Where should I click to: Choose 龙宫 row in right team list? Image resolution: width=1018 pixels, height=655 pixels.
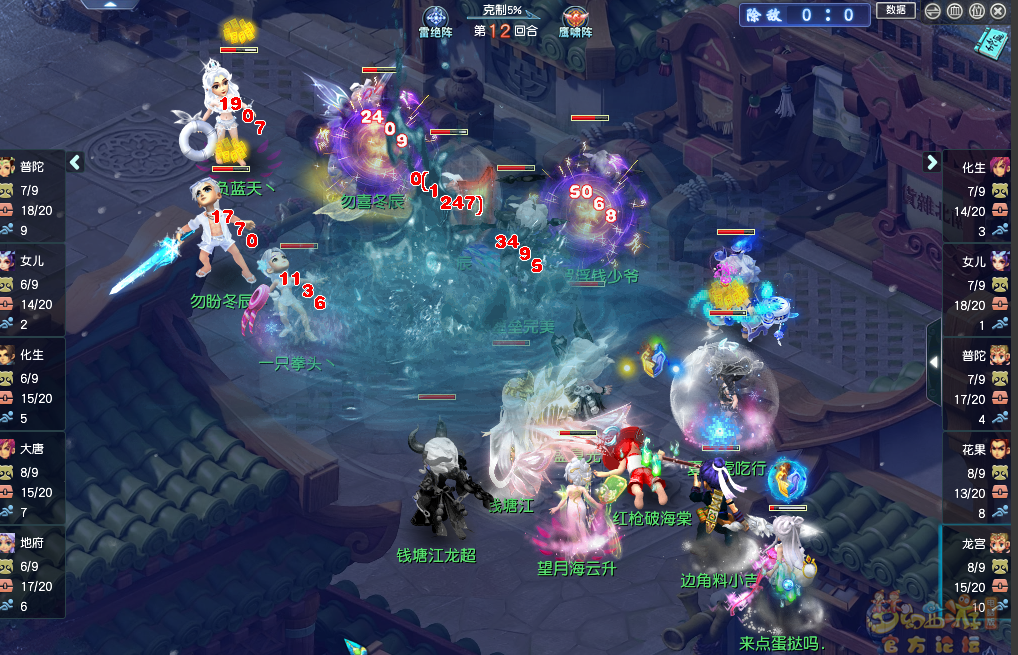pyautogui.click(x=980, y=572)
